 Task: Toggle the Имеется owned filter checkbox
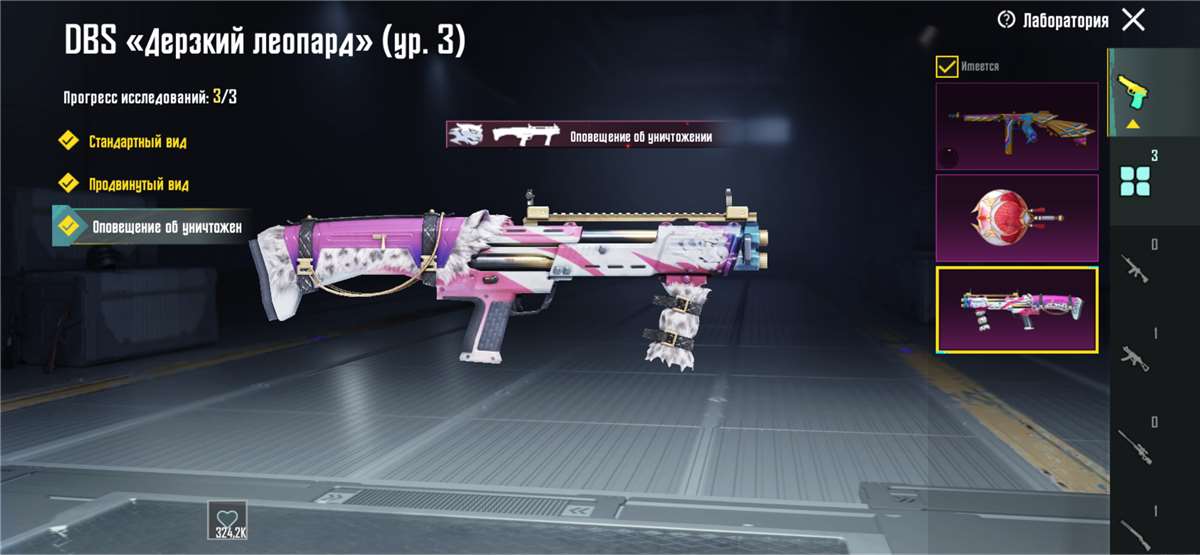pyautogui.click(x=946, y=67)
